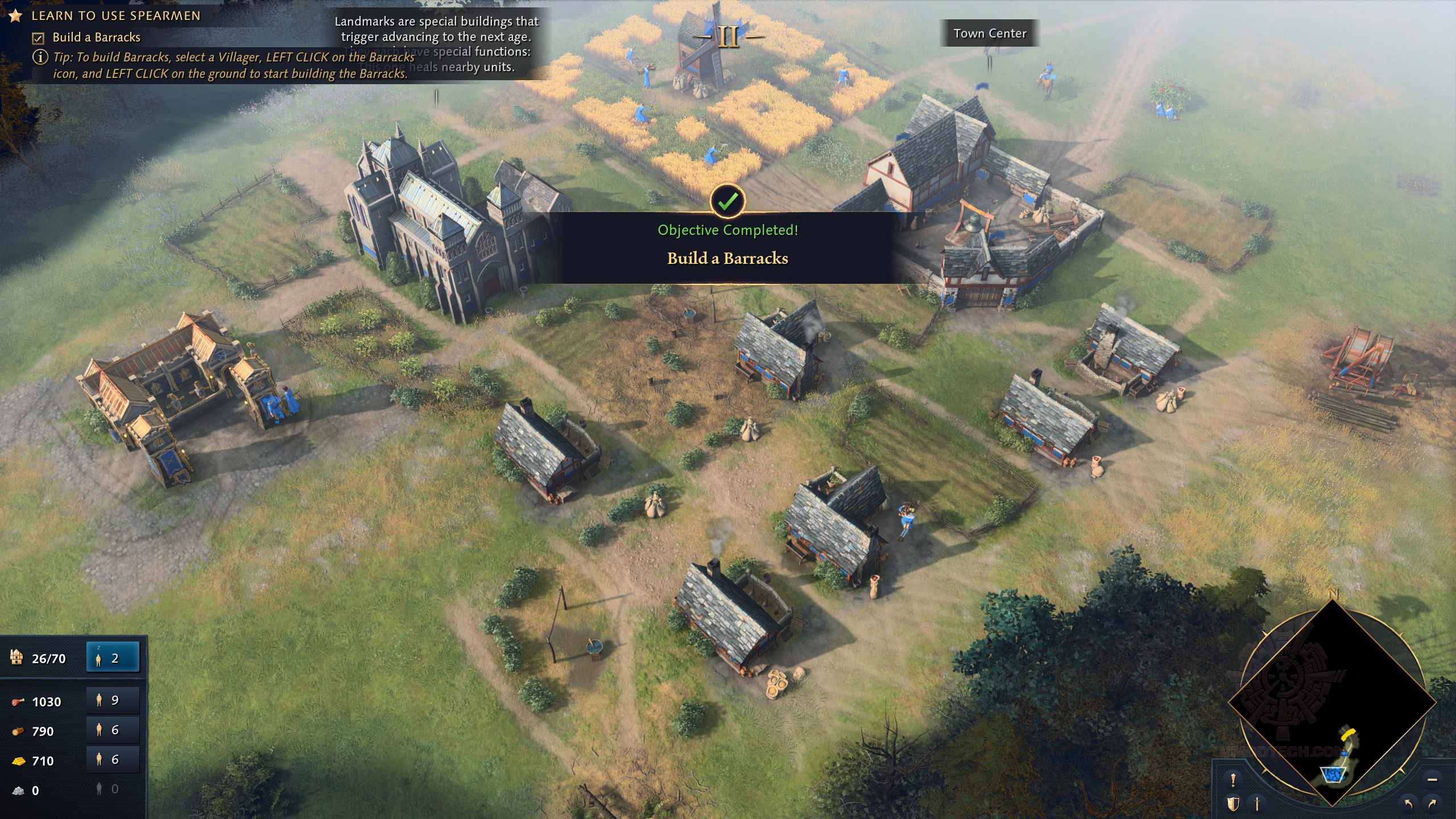Click the minus button beside the minimap
The width and height of the screenshot is (1456, 819).
click(1432, 779)
